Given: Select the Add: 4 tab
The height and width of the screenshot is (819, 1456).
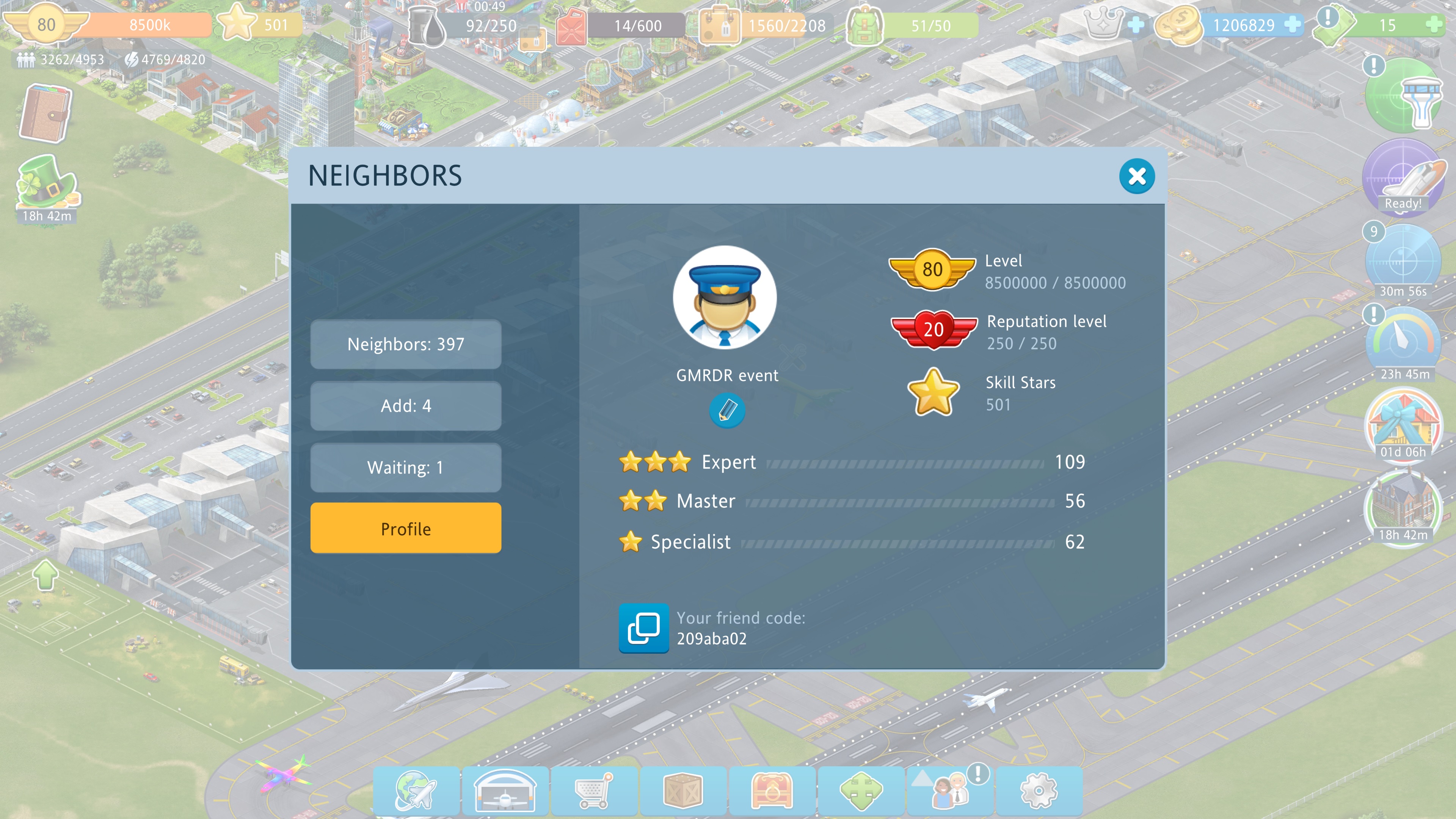Looking at the screenshot, I should pyautogui.click(x=405, y=406).
